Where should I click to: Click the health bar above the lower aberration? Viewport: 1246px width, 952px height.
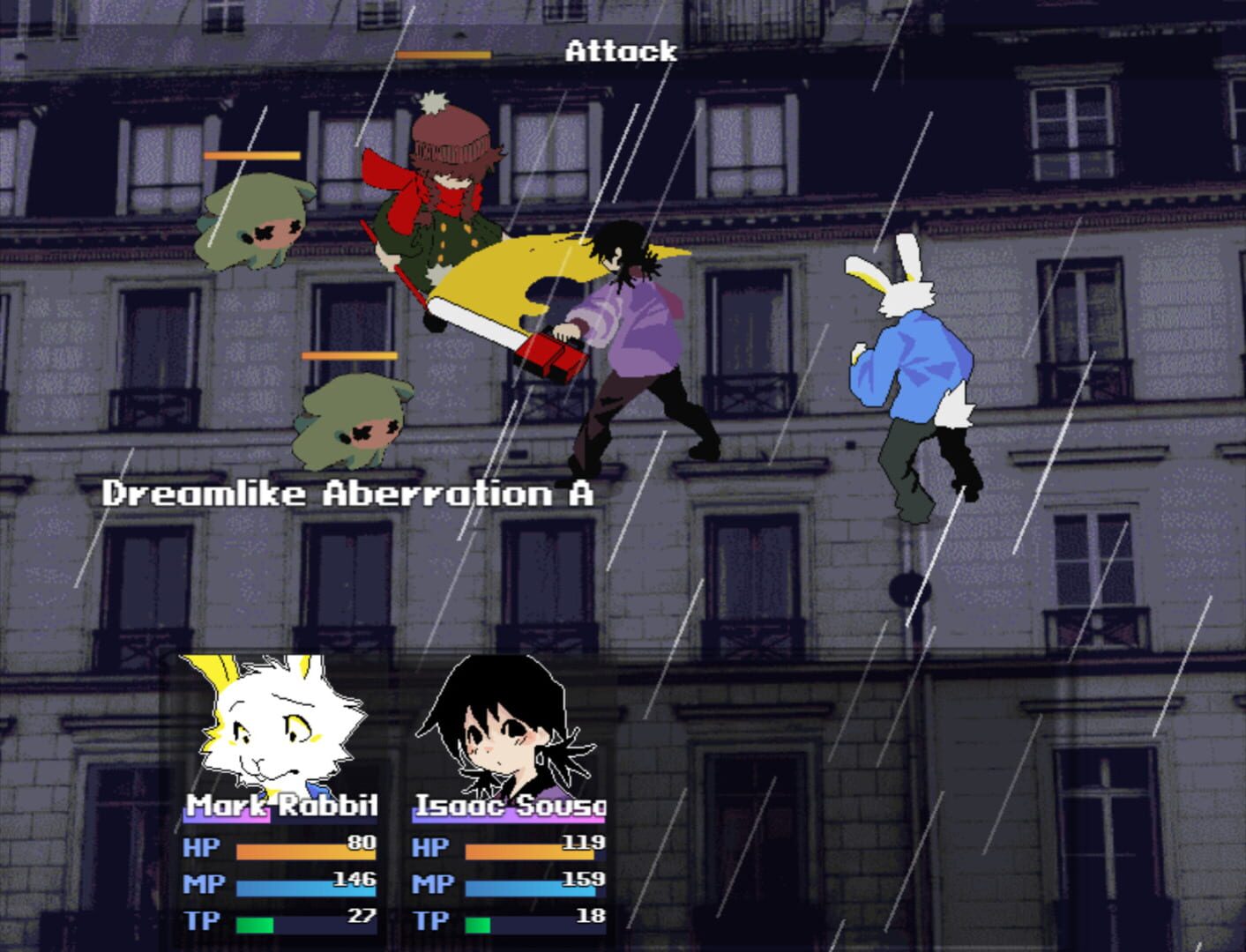point(348,356)
